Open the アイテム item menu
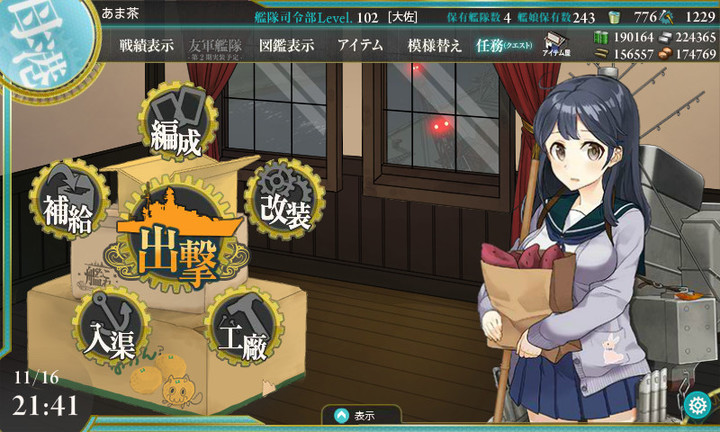 click(360, 45)
